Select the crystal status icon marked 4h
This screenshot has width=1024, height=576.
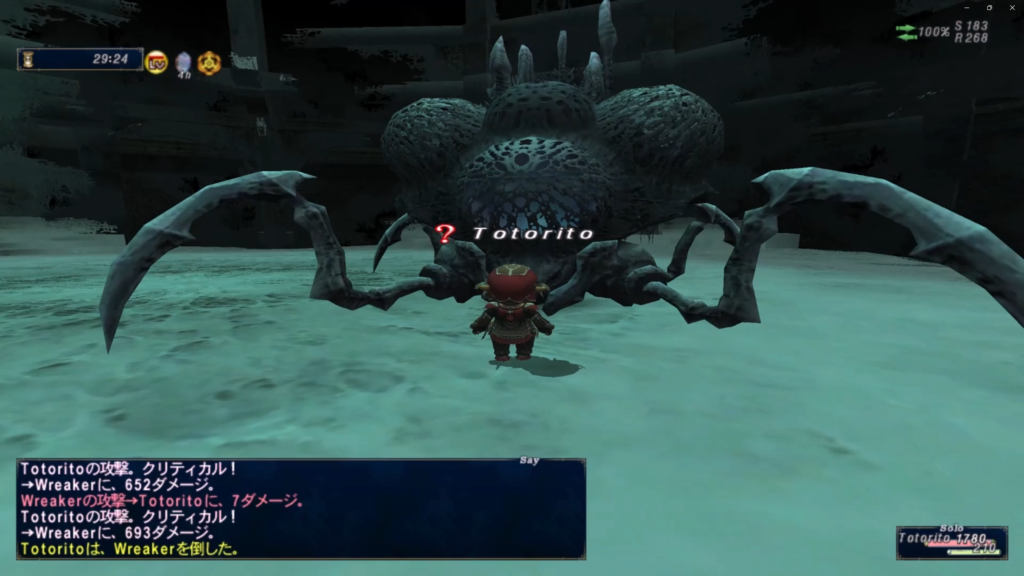coord(183,63)
